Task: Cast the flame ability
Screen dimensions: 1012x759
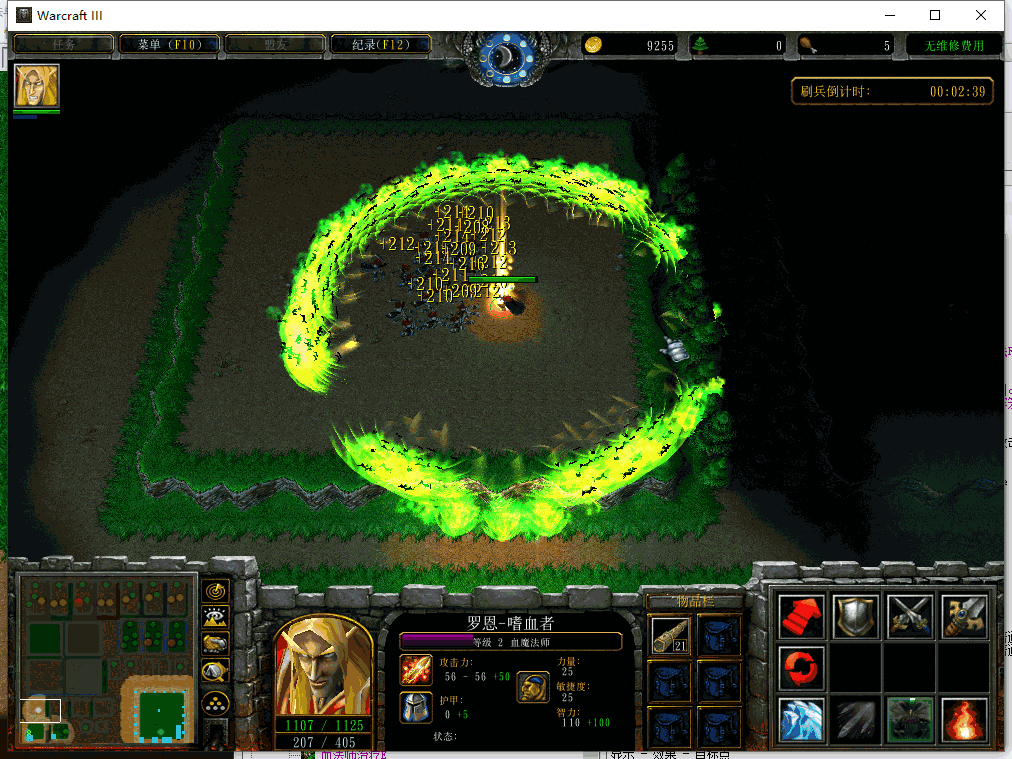Action: [964, 720]
